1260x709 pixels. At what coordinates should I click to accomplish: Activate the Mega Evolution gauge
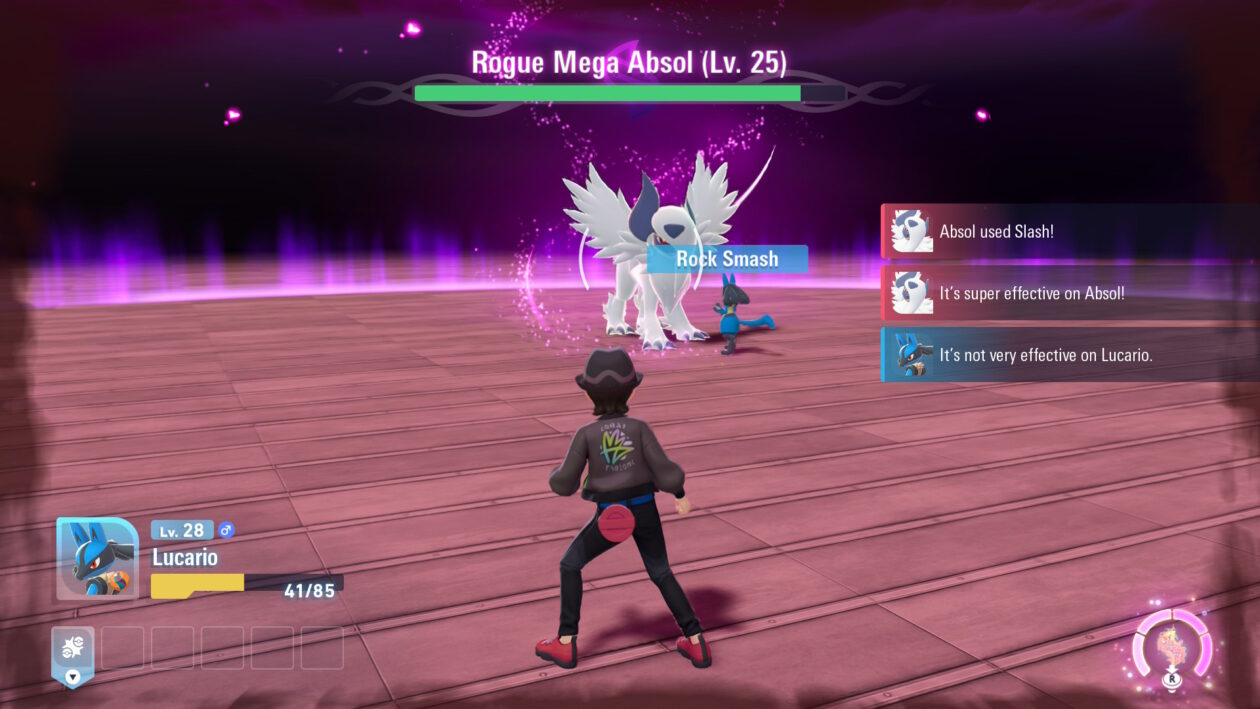[x=1172, y=648]
